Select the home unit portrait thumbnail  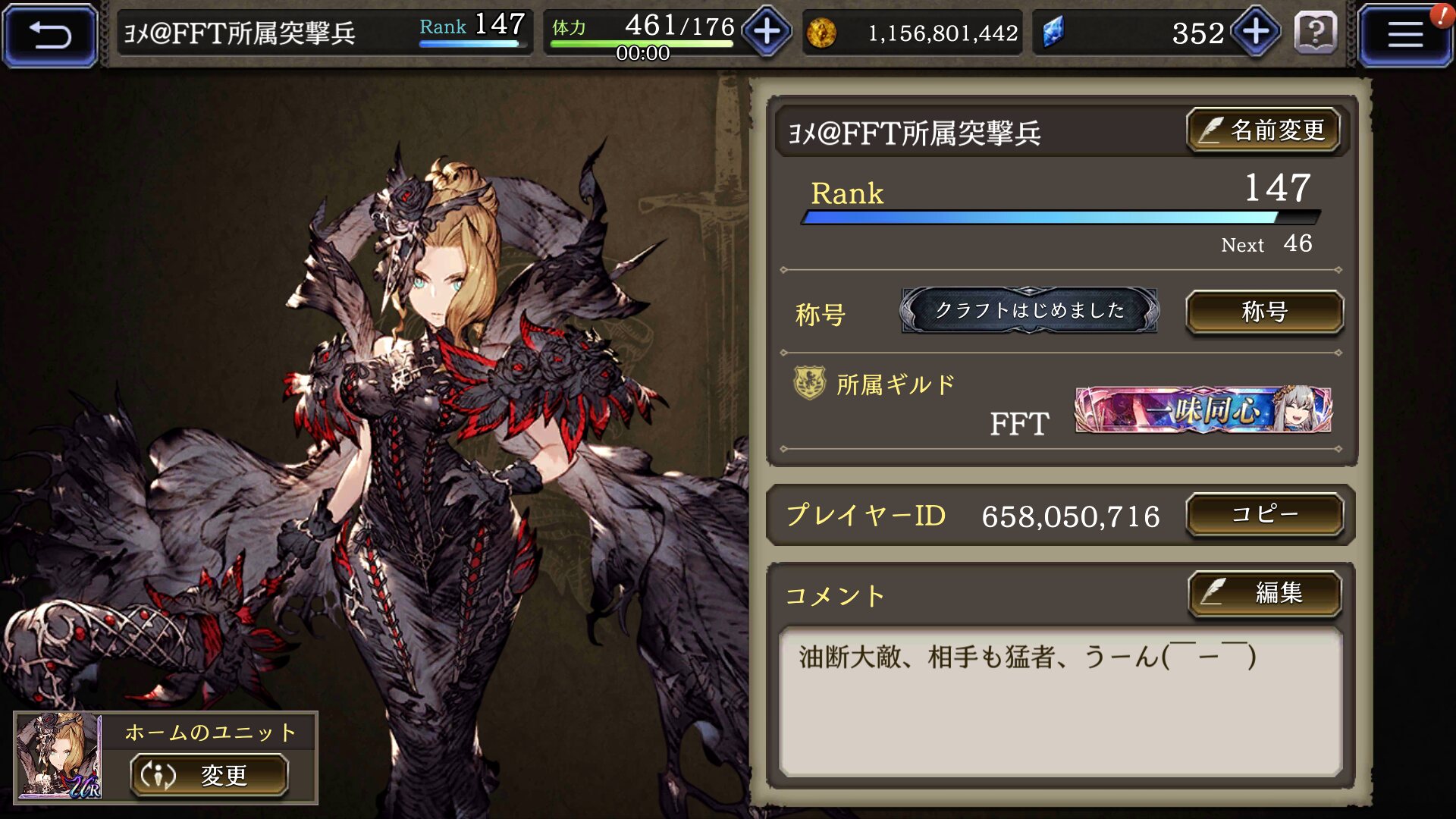pos(59,756)
